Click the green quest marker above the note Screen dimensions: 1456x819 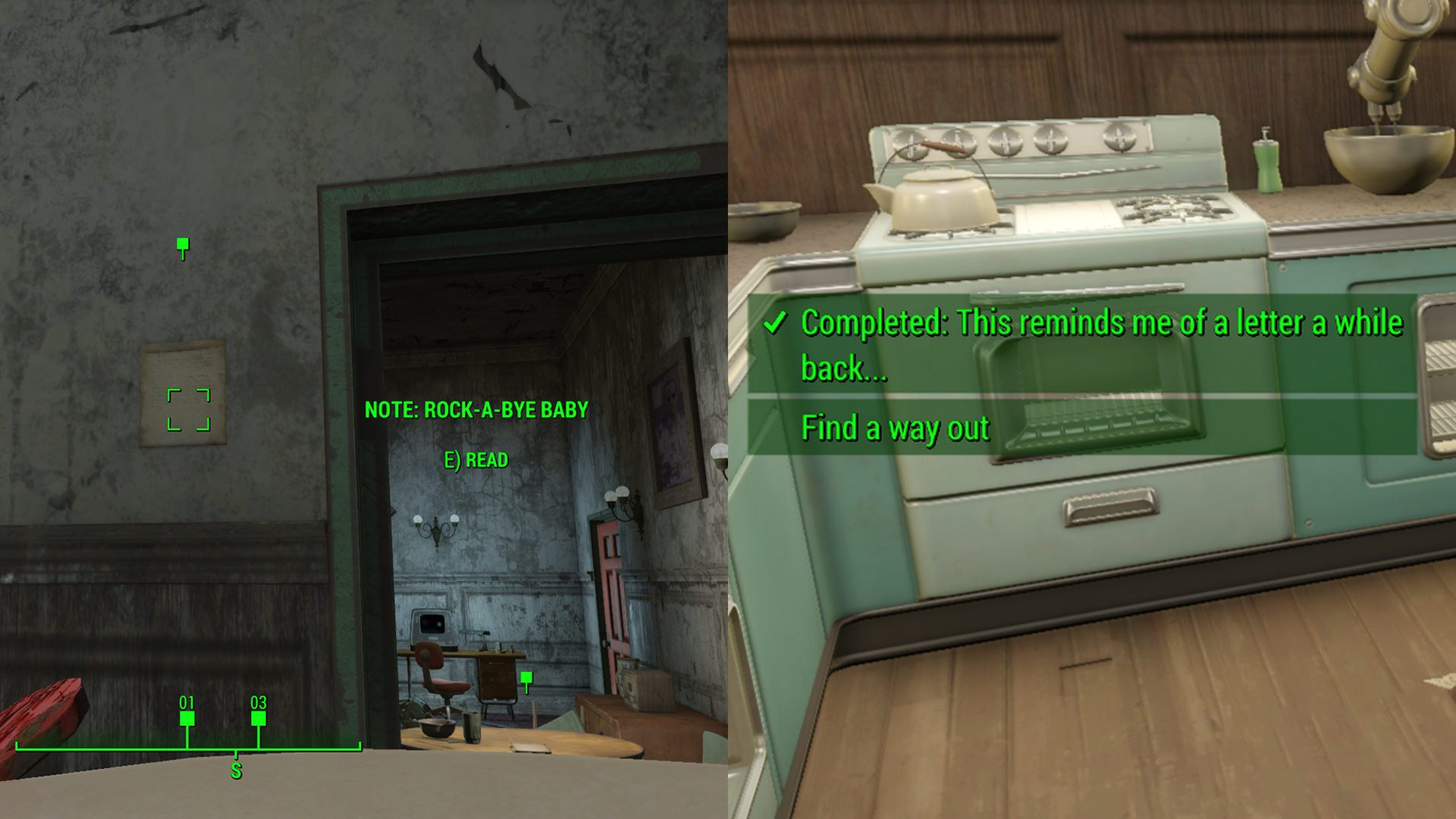182,244
